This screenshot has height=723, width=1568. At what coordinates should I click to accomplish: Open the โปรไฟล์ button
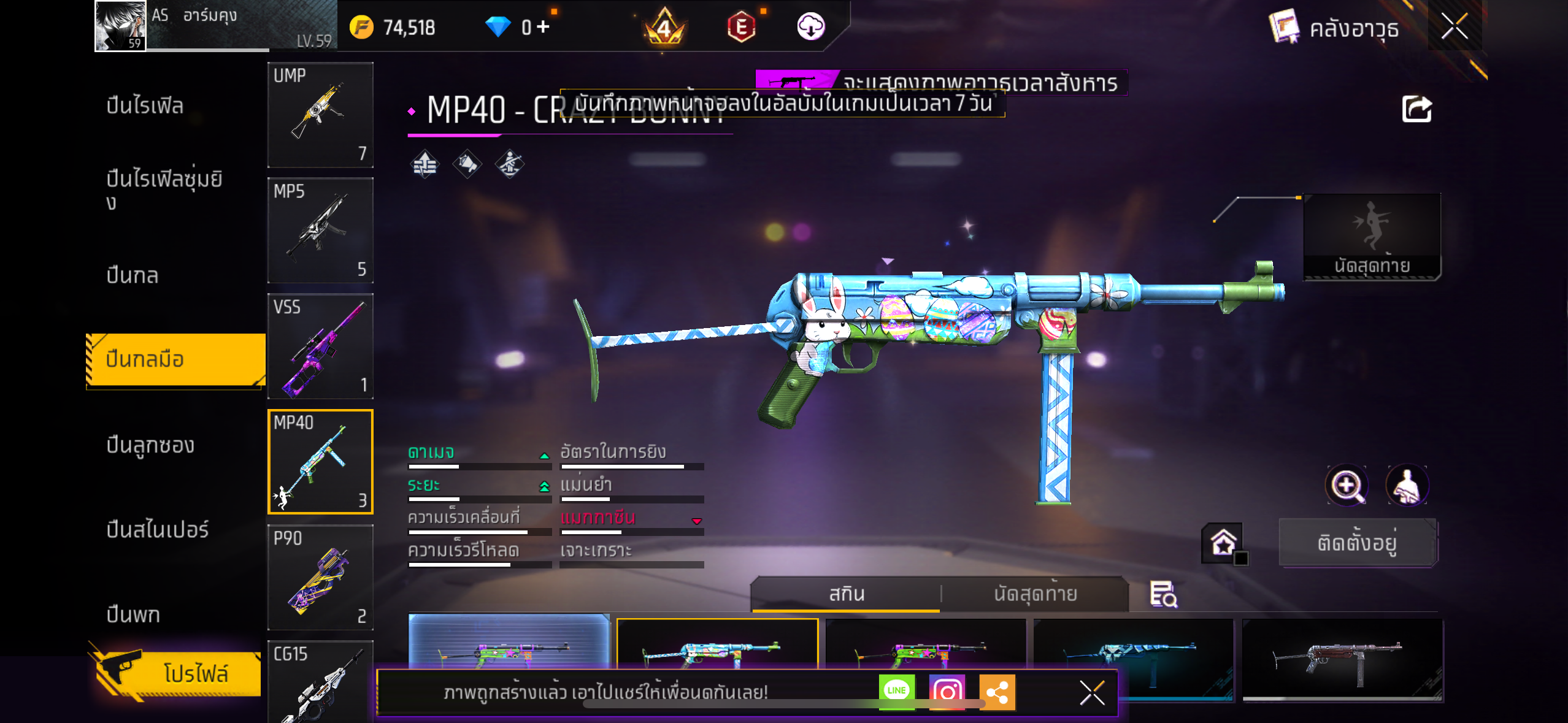(178, 673)
